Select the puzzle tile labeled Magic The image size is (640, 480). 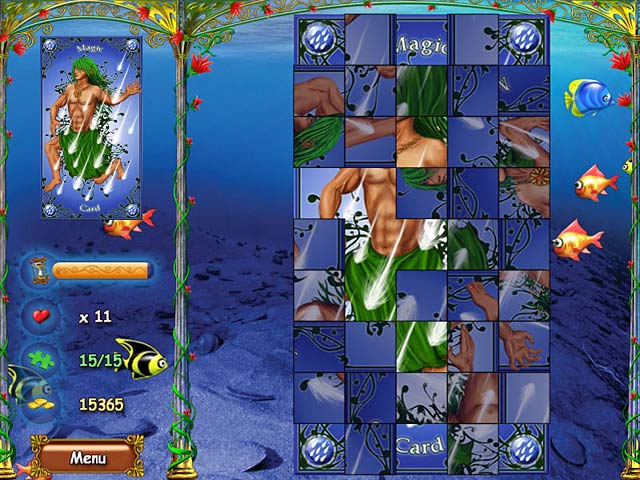coord(421,40)
